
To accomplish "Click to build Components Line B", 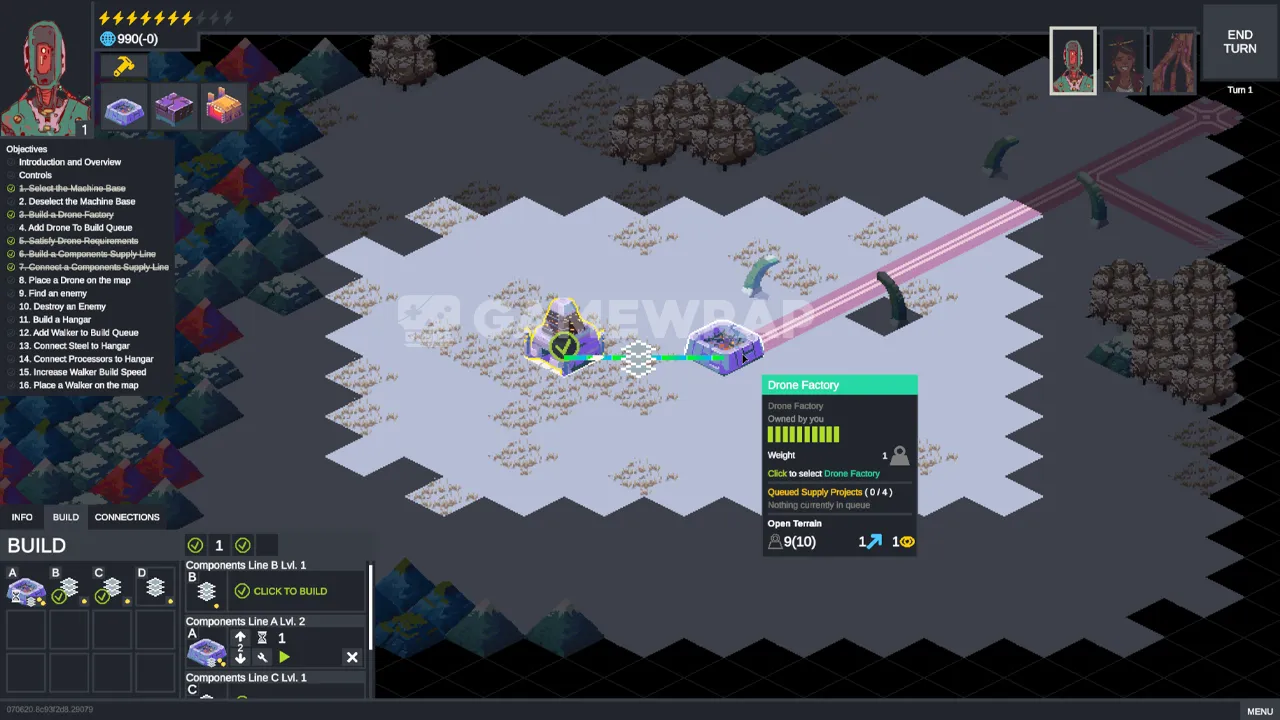I will 281,591.
